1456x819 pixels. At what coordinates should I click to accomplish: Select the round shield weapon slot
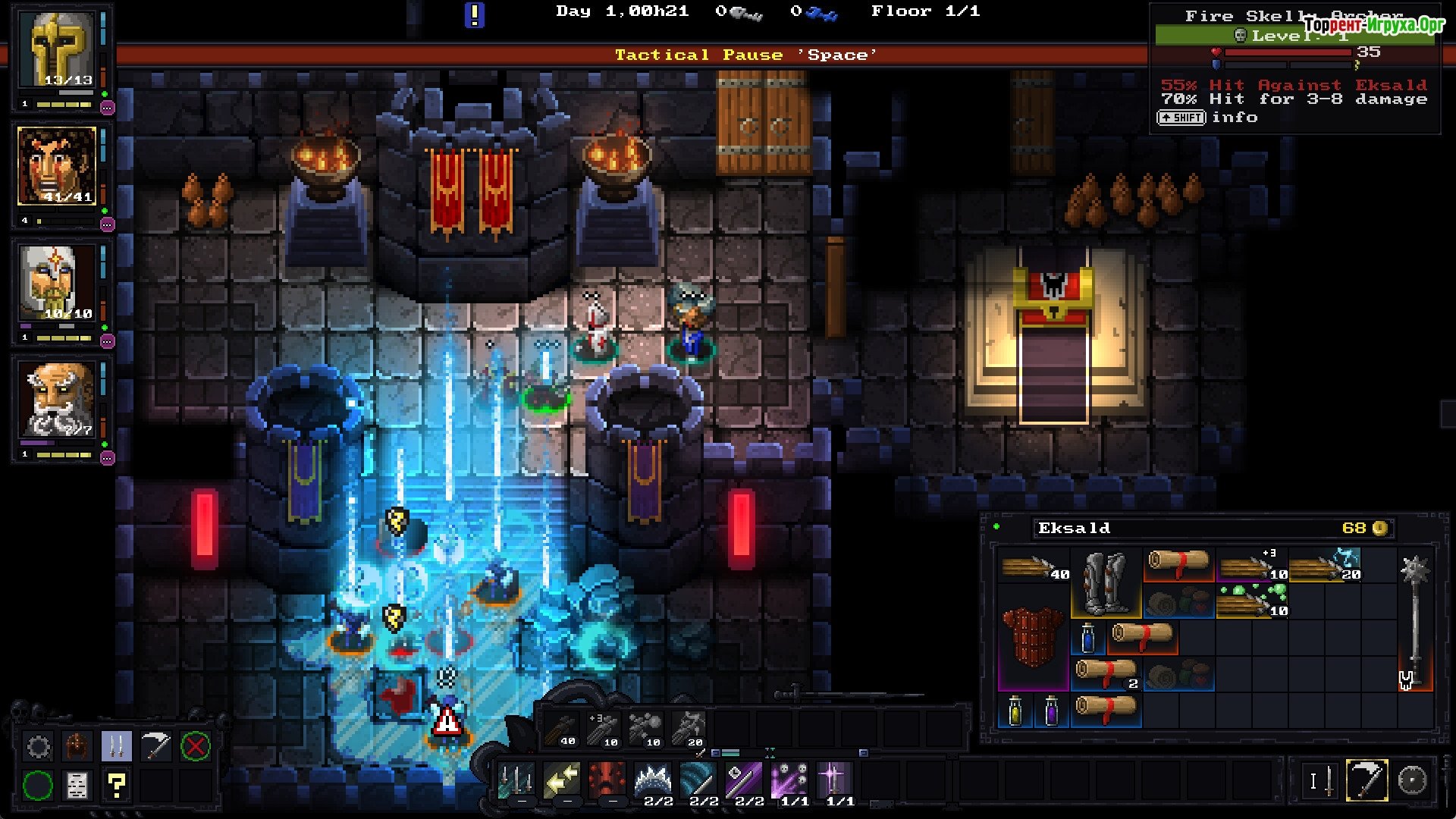coord(1412,780)
